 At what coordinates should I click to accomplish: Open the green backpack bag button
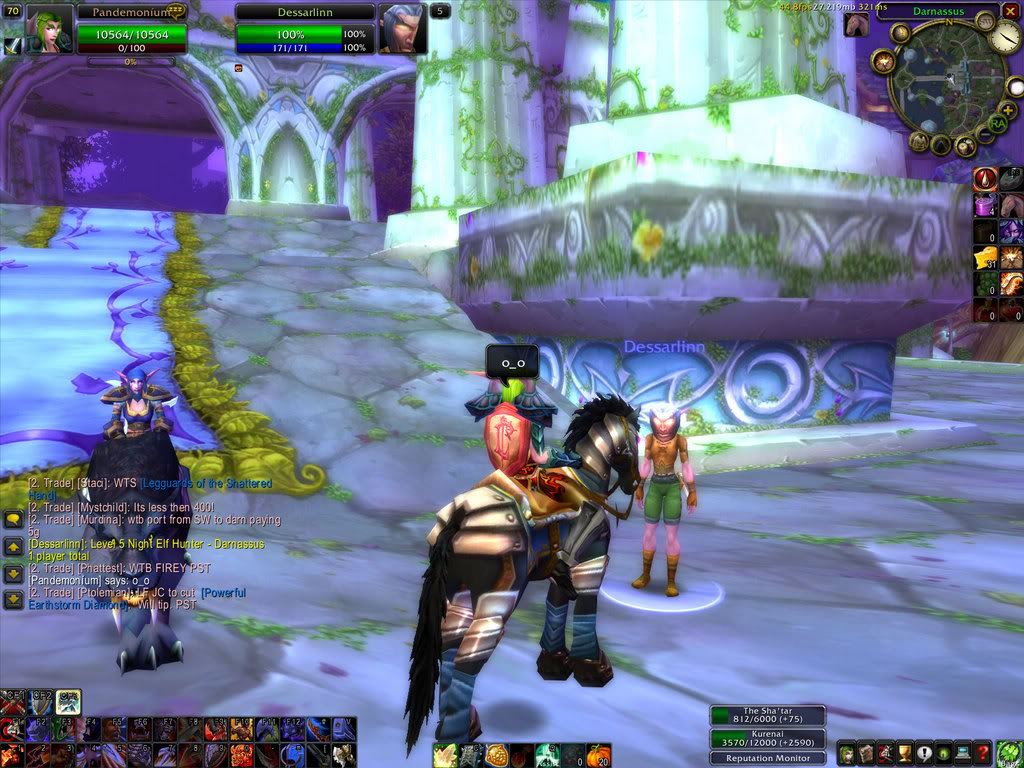click(1009, 753)
